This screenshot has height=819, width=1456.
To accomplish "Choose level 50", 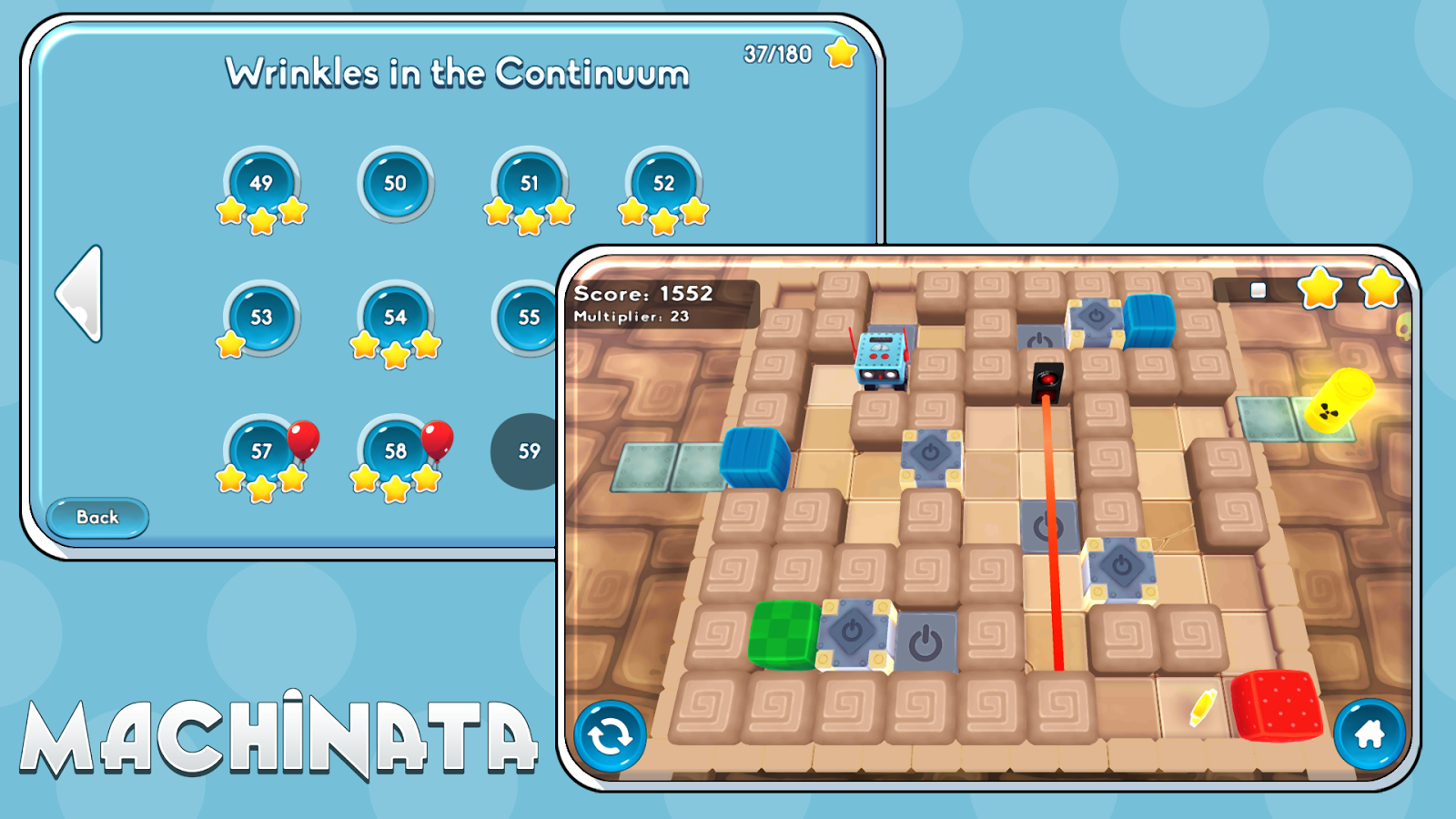I will click(395, 184).
